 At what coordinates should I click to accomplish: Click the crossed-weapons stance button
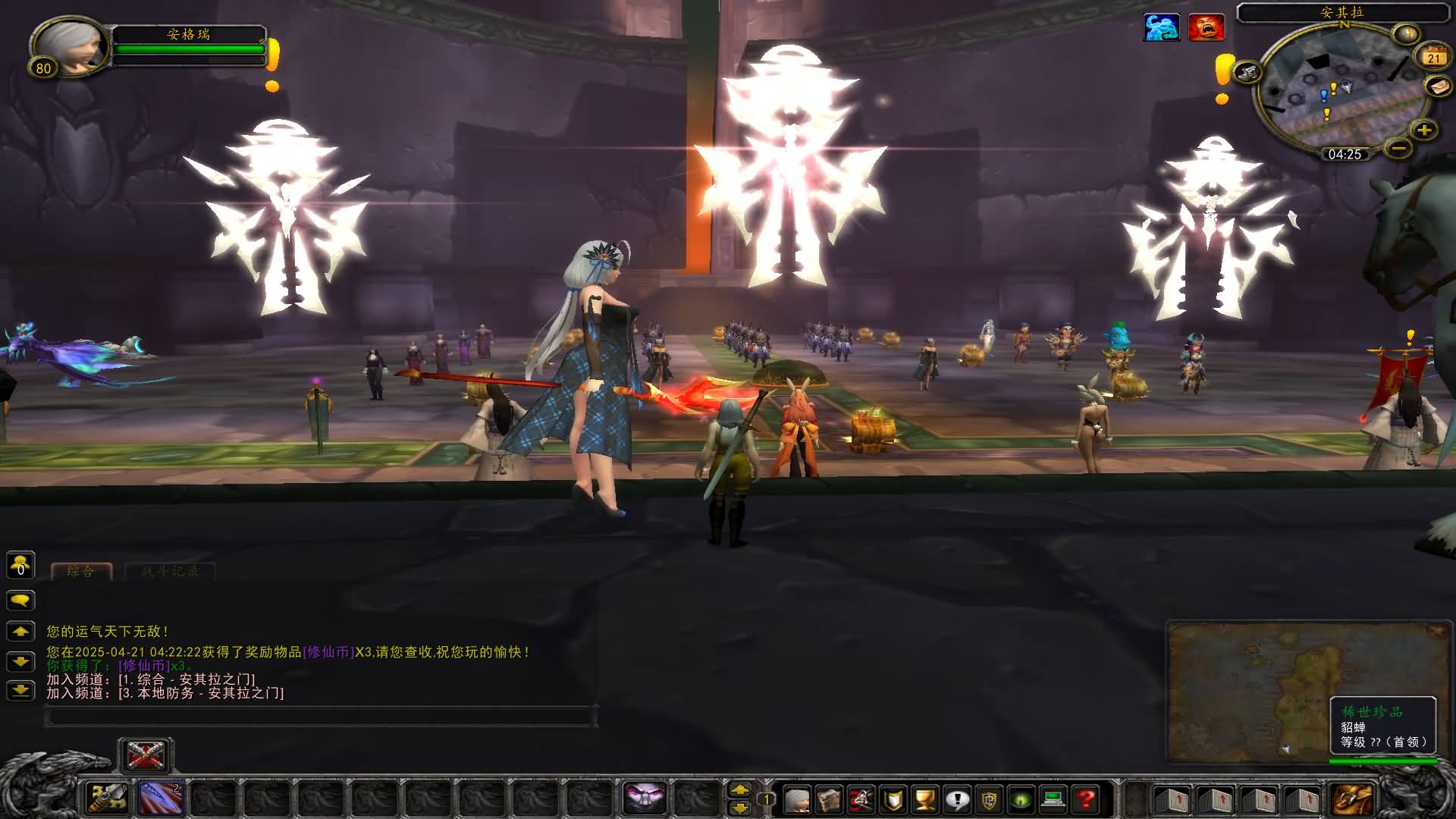point(146,755)
